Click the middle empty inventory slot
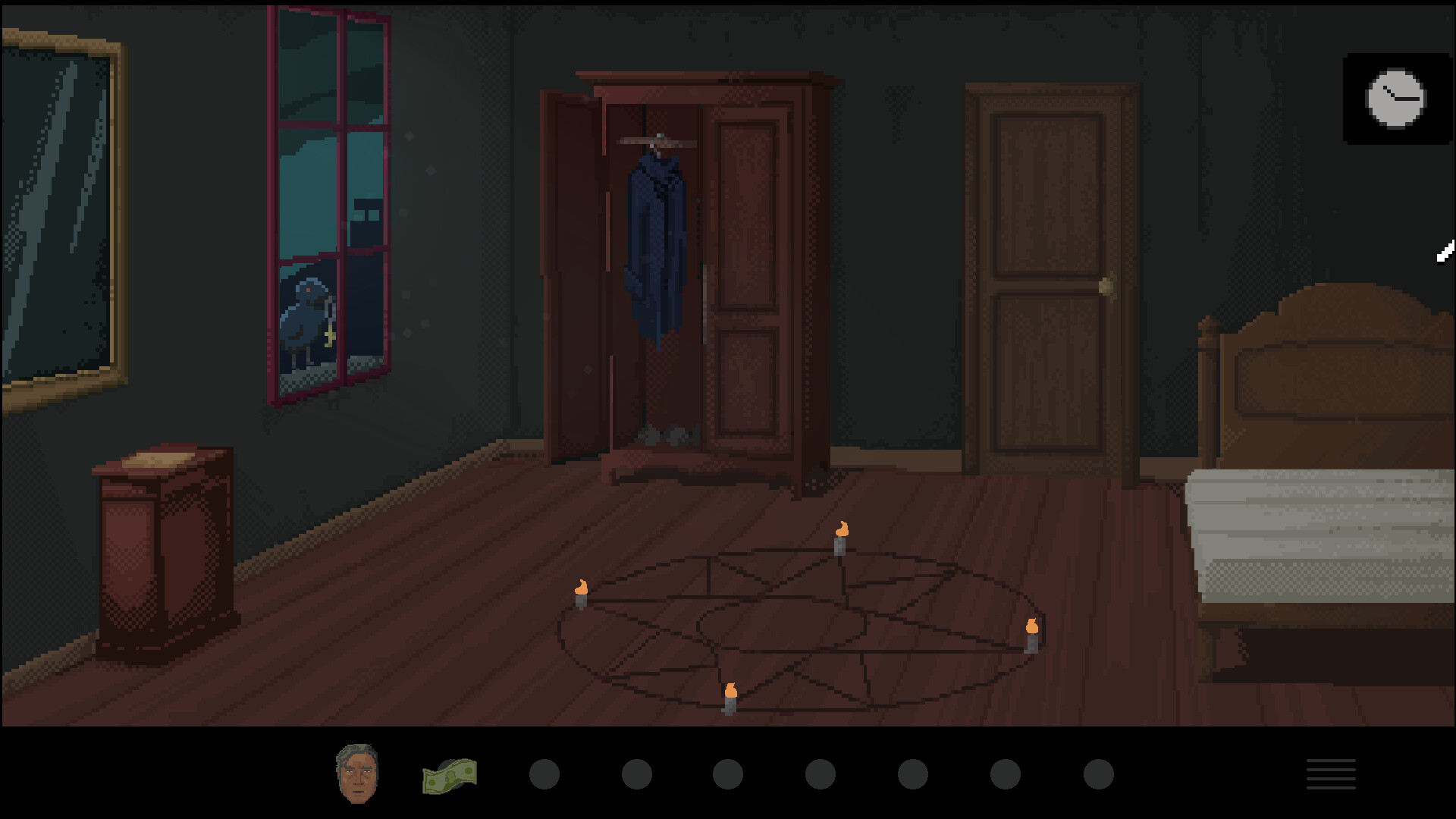Viewport: 1456px width, 819px height. [x=819, y=773]
